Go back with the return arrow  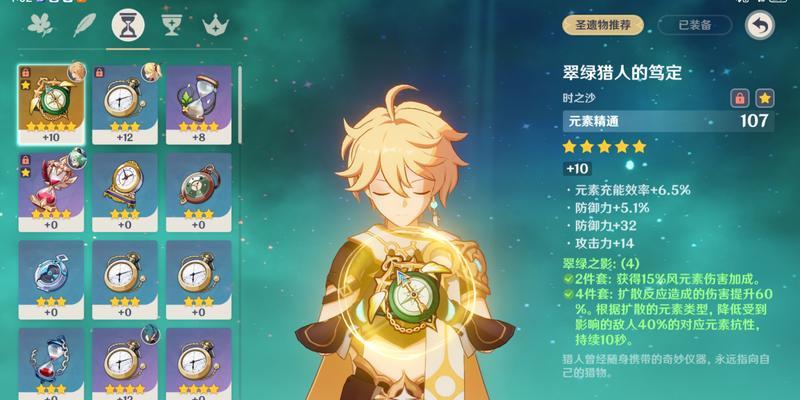pos(761,24)
